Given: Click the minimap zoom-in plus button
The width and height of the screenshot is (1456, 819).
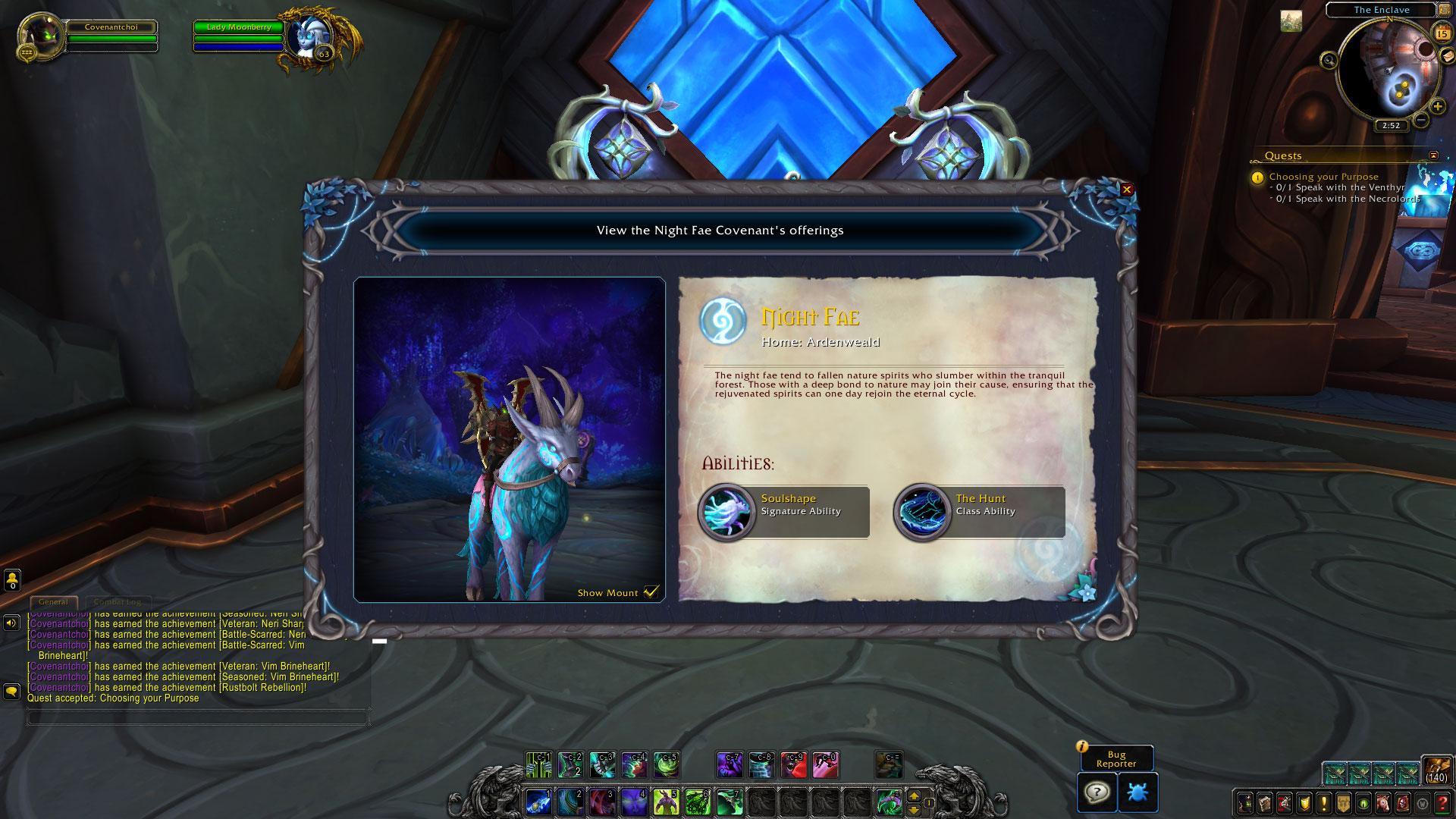Looking at the screenshot, I should click(1437, 107).
